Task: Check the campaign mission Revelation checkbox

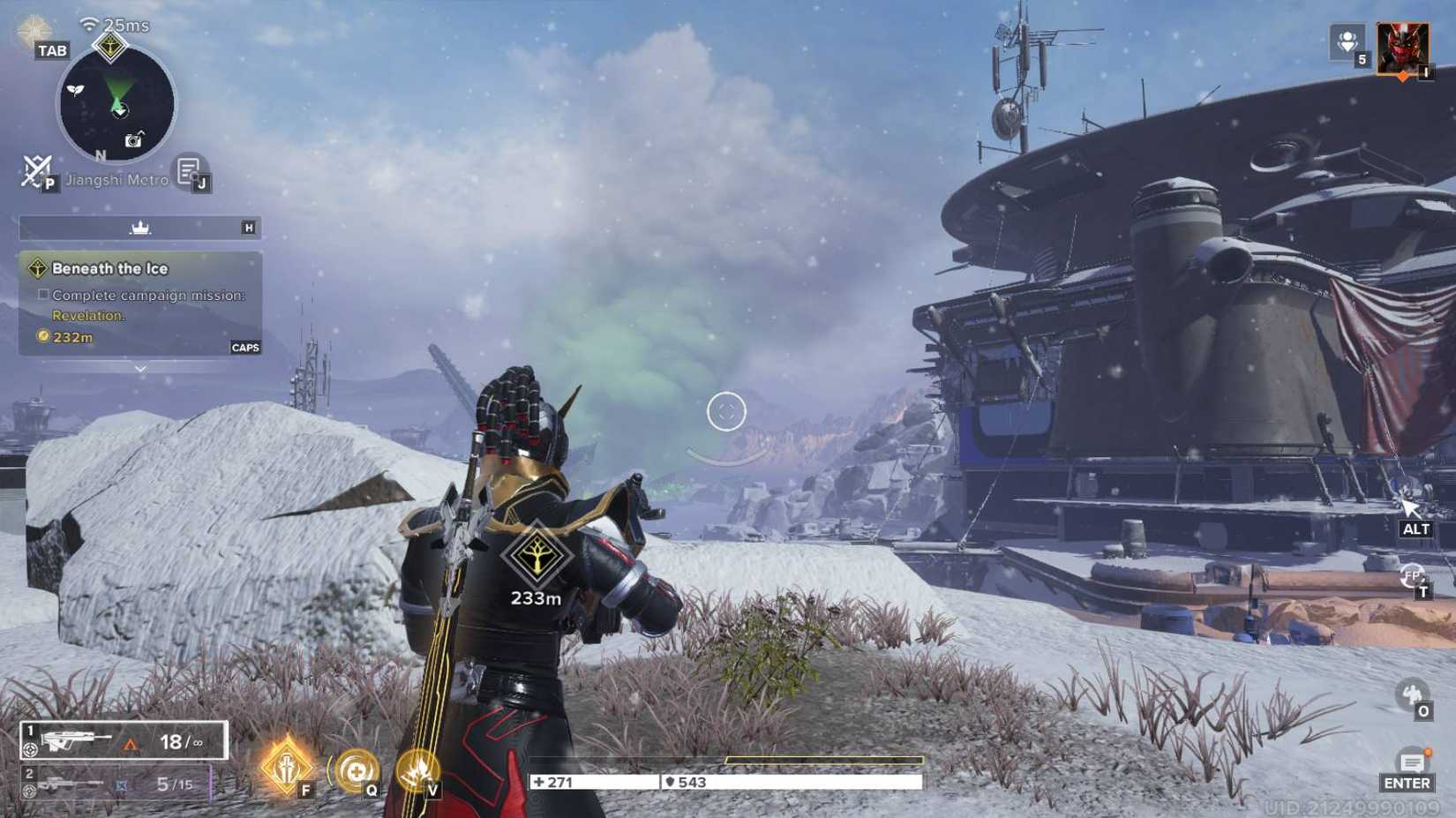Action: [42, 294]
